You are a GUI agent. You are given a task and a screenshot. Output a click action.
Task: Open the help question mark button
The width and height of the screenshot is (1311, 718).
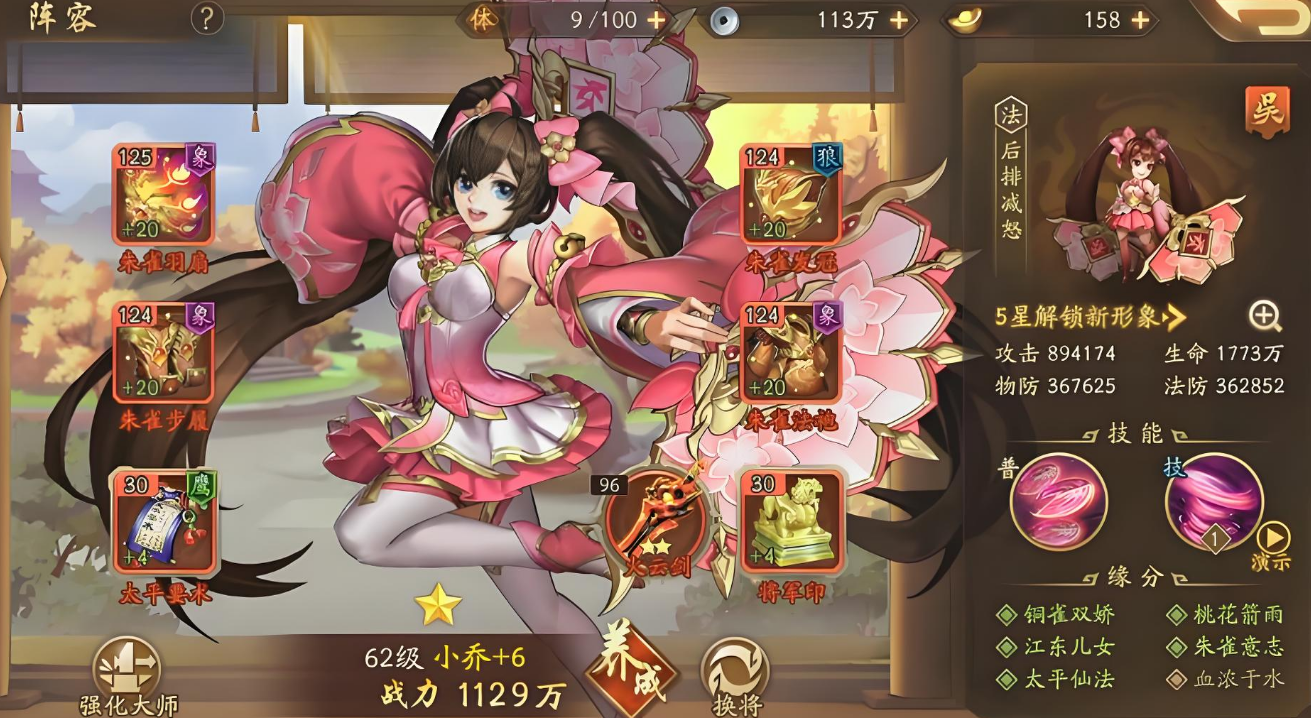[x=207, y=18]
